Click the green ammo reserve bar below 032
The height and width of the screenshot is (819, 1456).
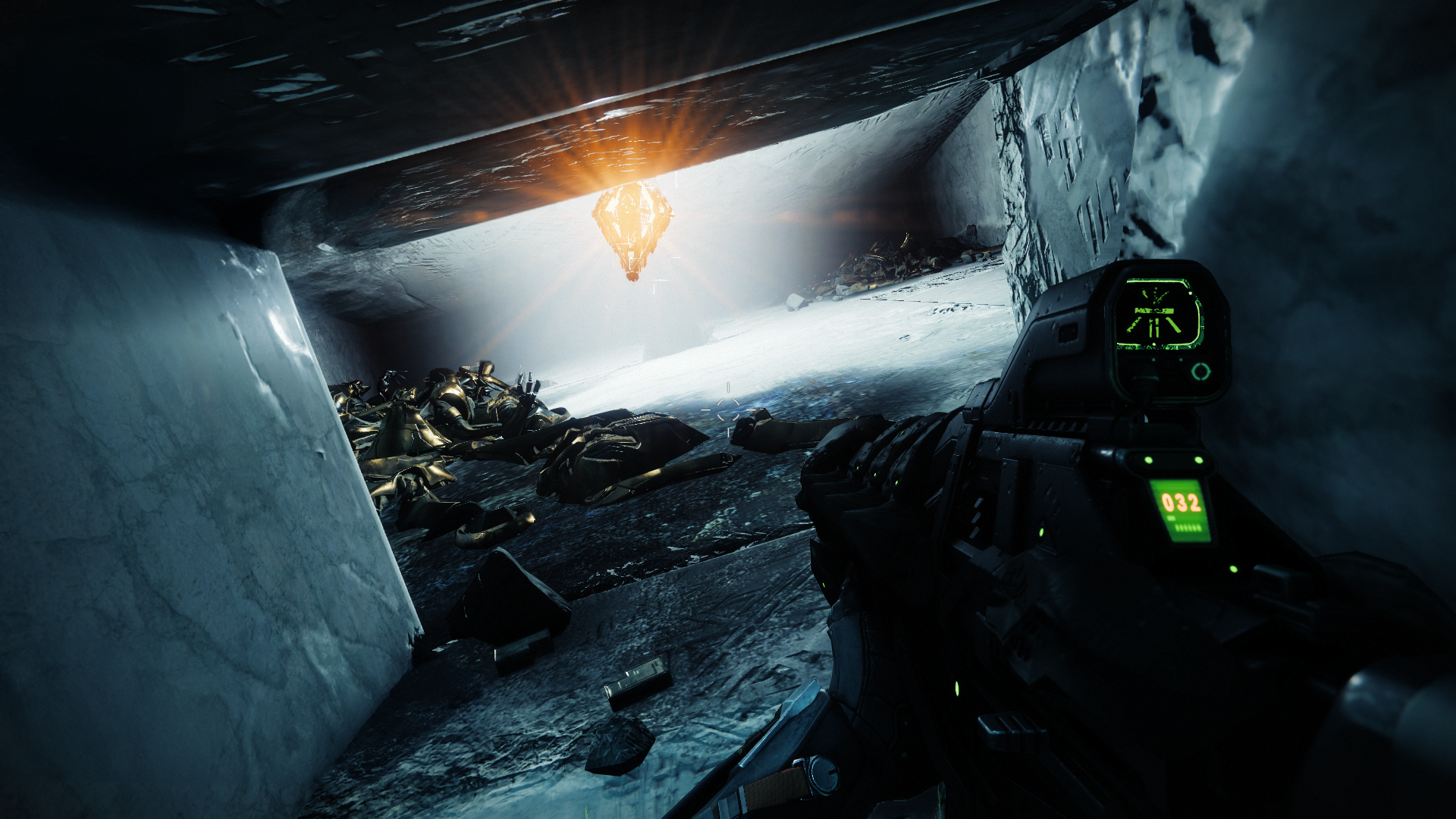click(x=1187, y=529)
